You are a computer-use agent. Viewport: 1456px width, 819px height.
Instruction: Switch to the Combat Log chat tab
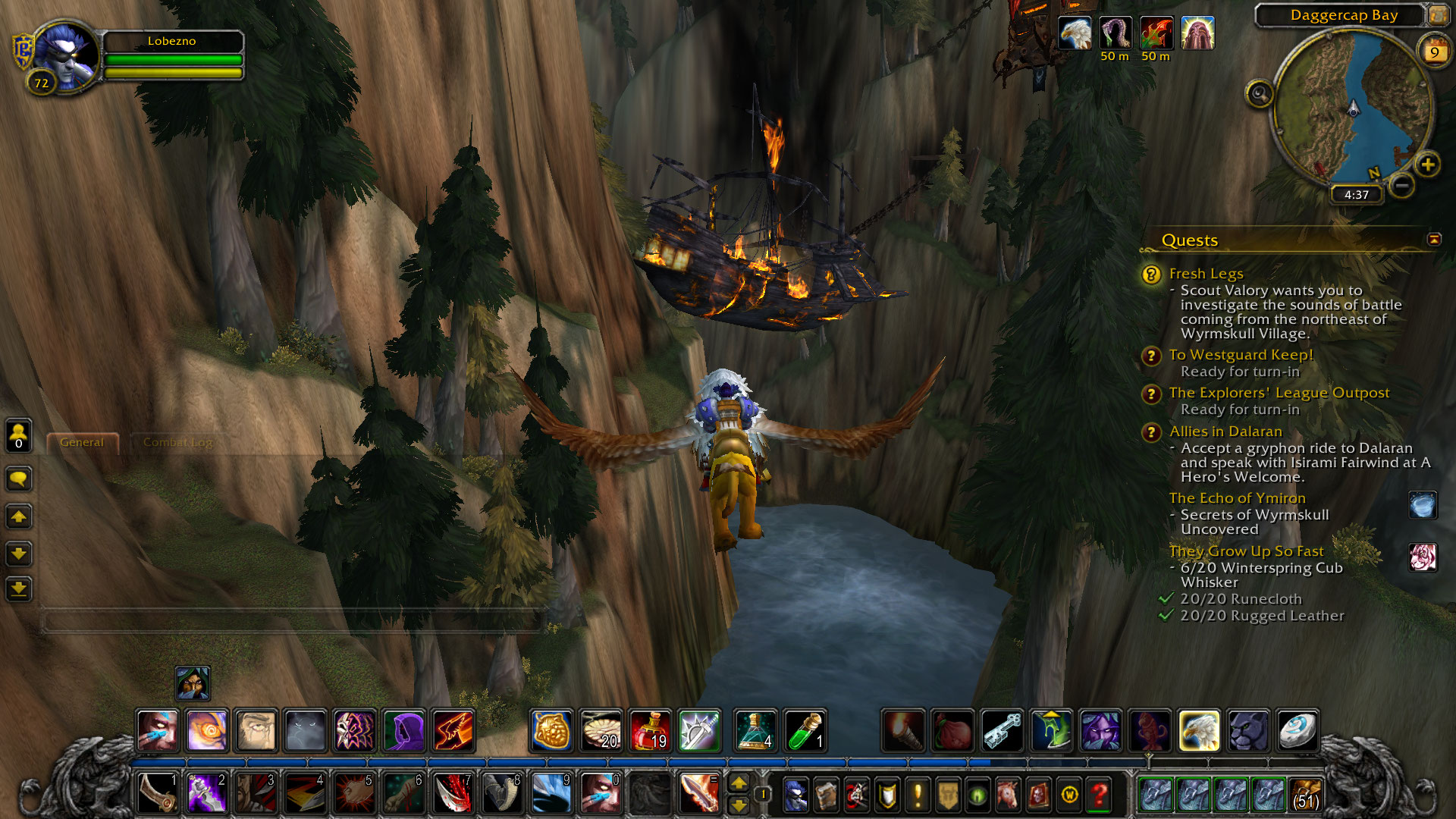(177, 442)
